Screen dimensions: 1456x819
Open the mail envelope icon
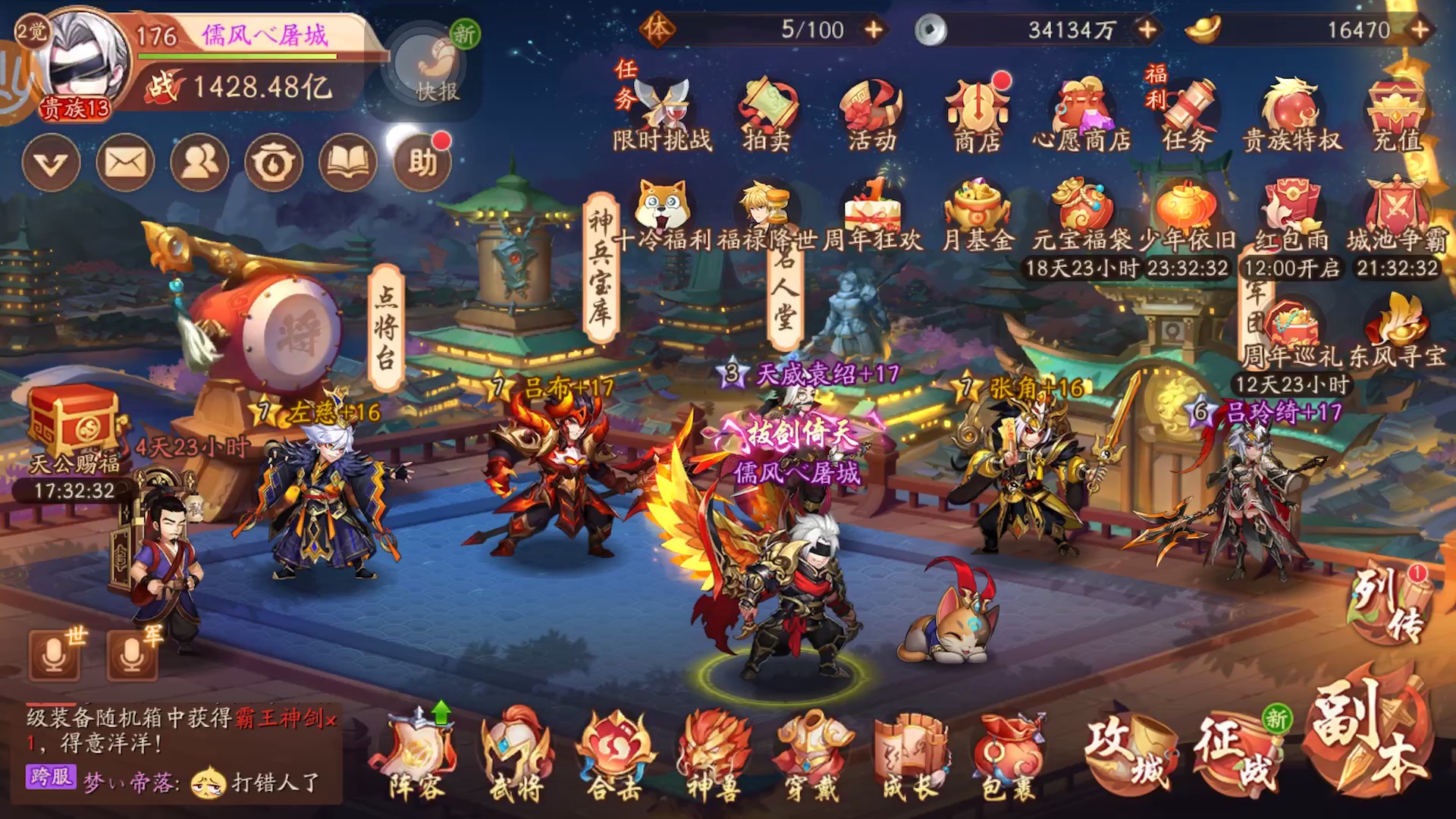[125, 162]
